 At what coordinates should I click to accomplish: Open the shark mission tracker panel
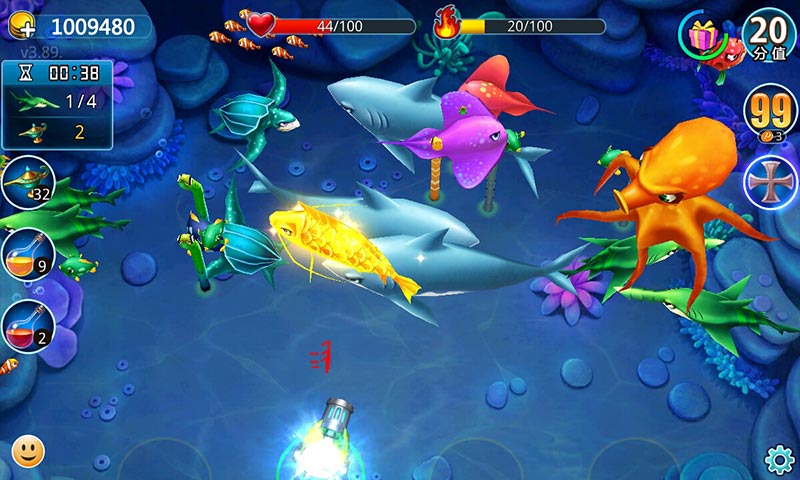tap(56, 103)
